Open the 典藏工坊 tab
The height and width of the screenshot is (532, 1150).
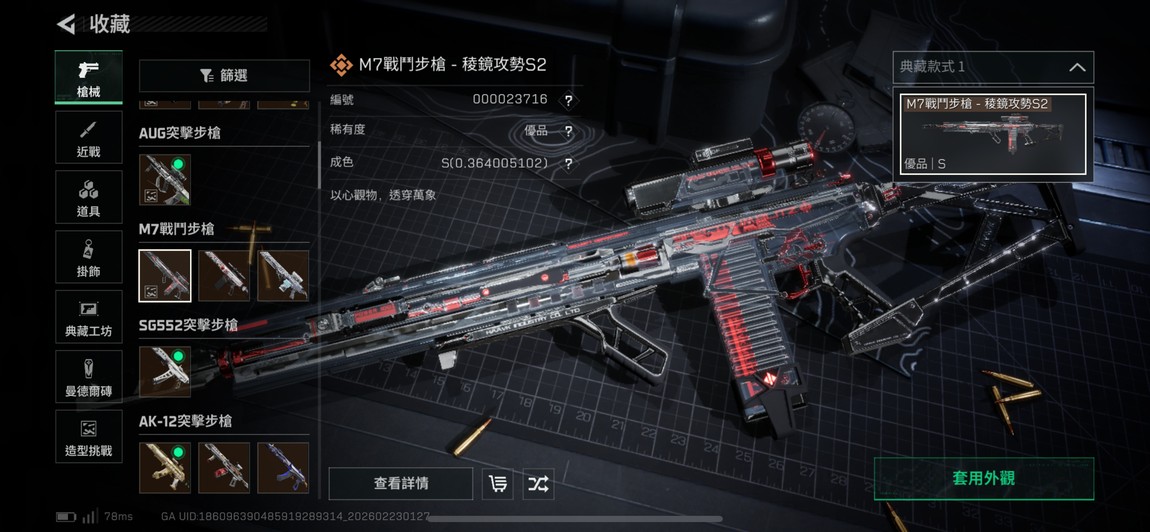(x=88, y=317)
